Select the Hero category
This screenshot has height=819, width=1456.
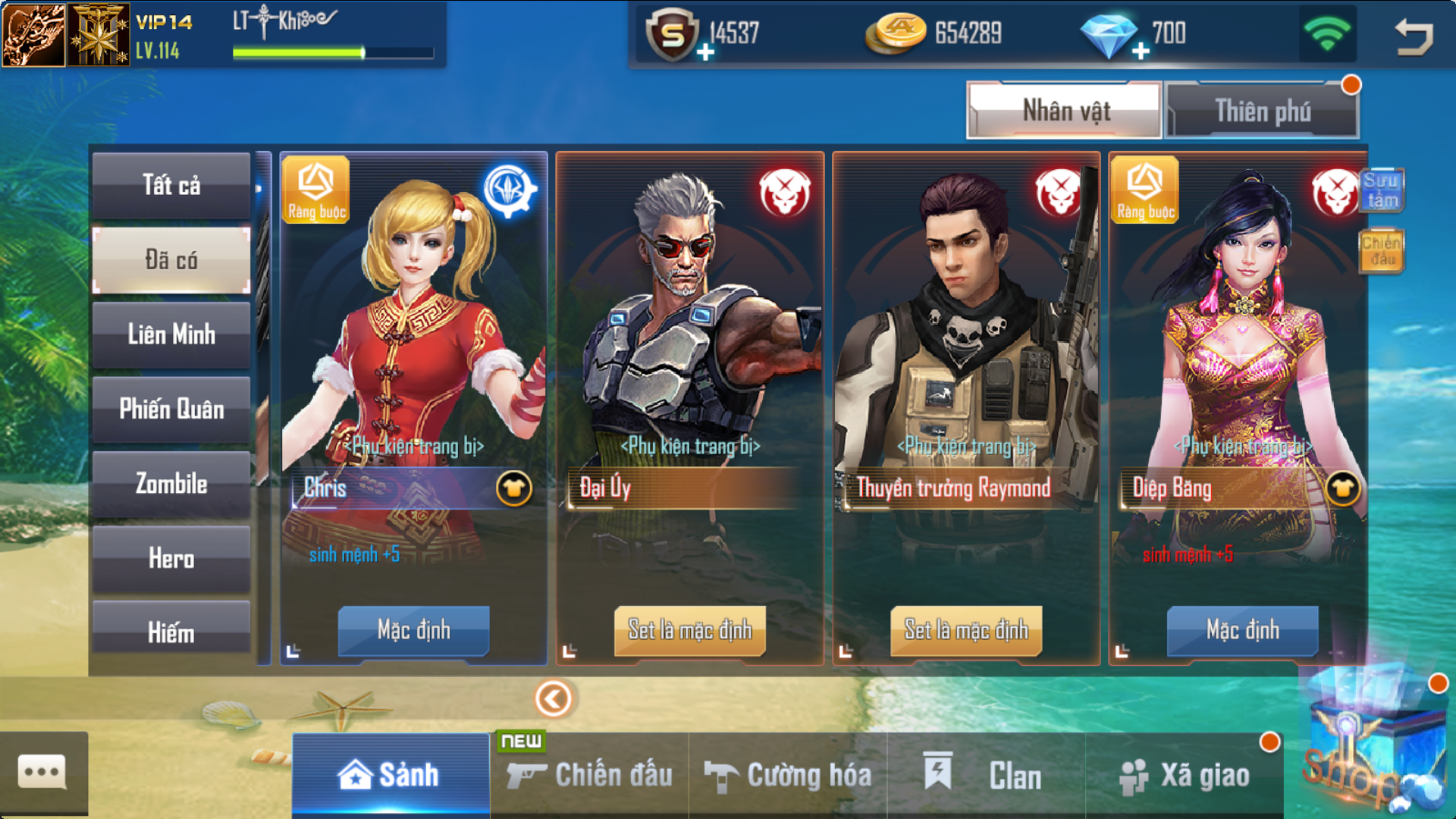click(x=171, y=559)
